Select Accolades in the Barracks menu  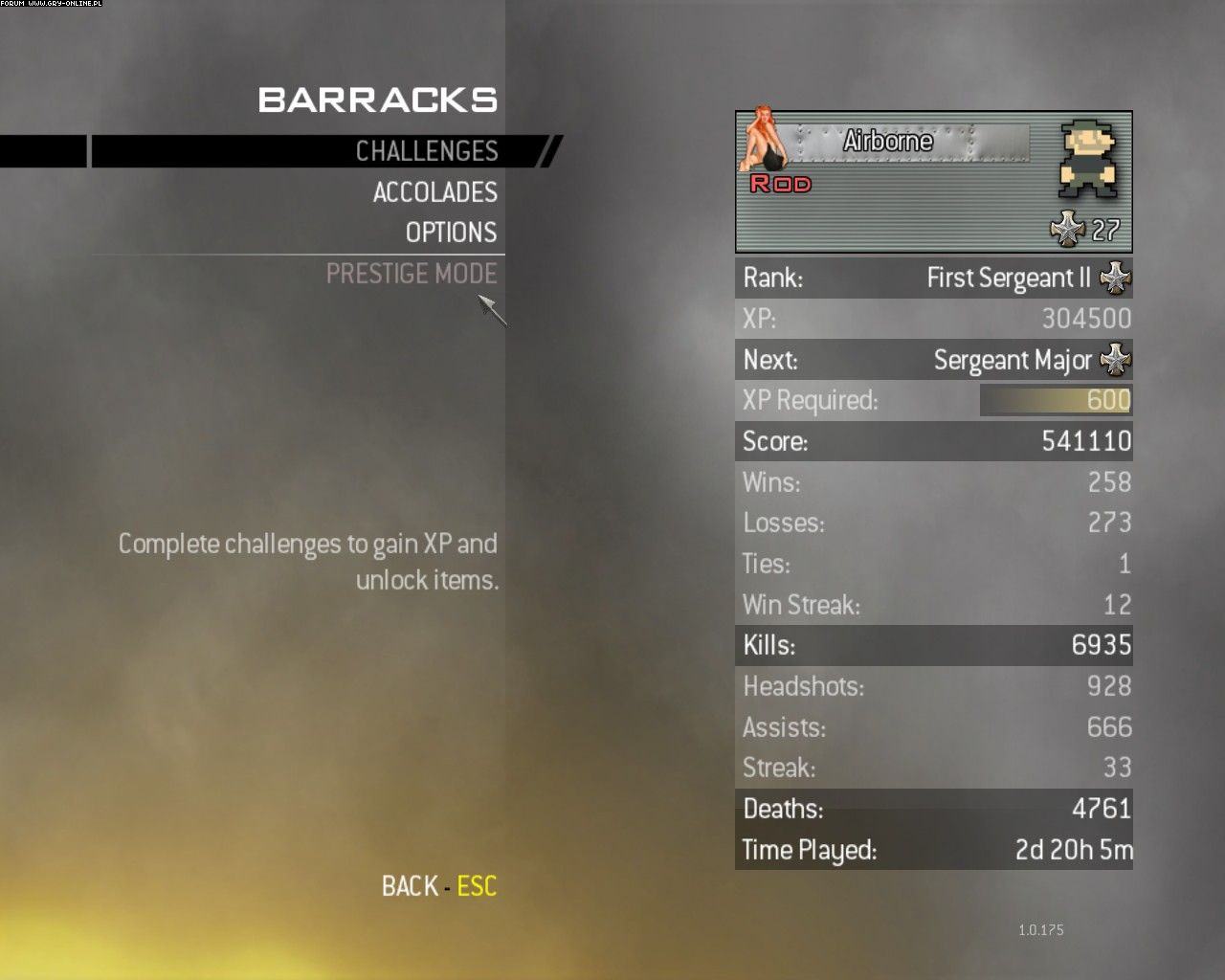pos(434,192)
